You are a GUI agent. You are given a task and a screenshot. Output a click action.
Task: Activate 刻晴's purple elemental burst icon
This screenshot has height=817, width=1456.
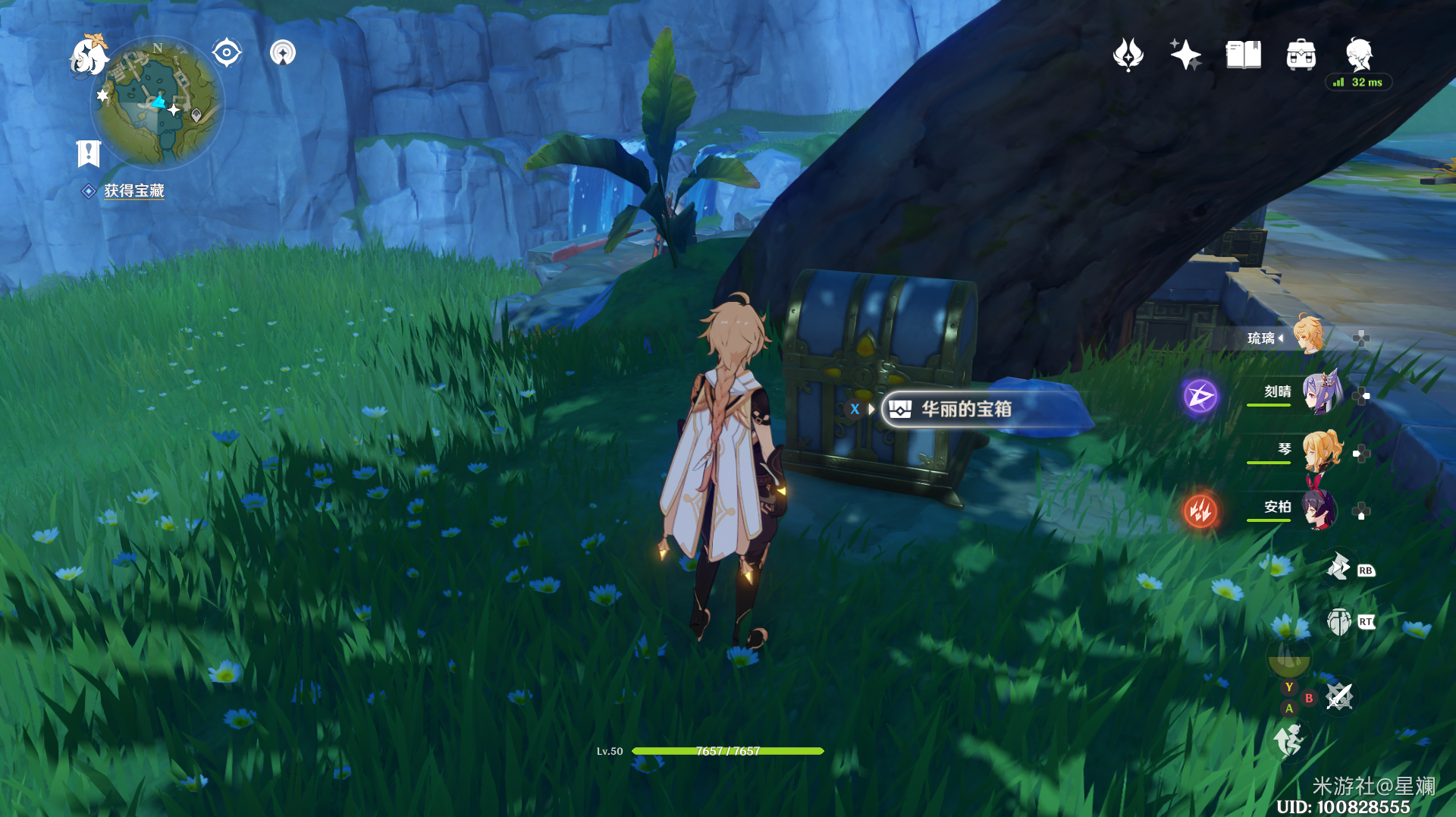[x=1200, y=396]
